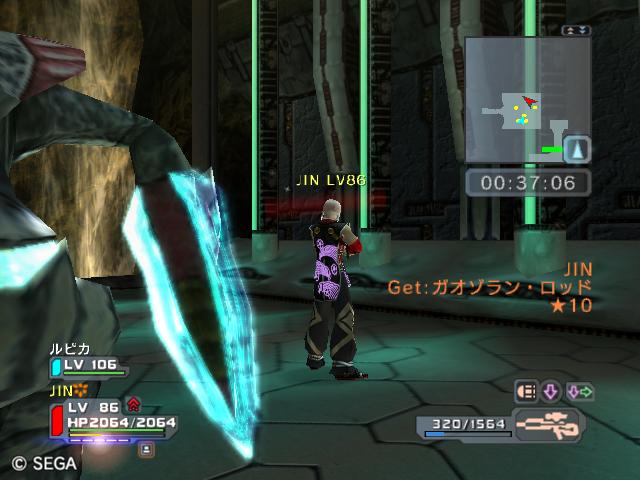Click the small square icon under JIN's gauge
The image size is (640, 480).
[146, 450]
